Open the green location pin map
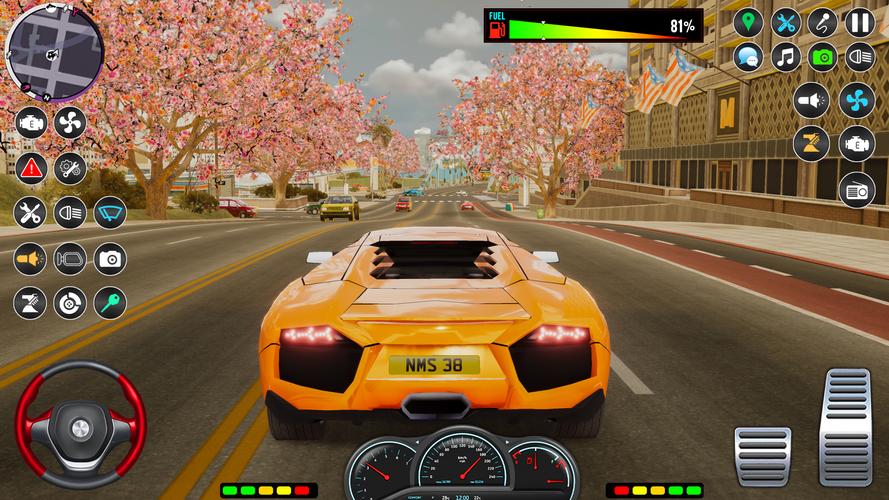 pyautogui.click(x=748, y=22)
